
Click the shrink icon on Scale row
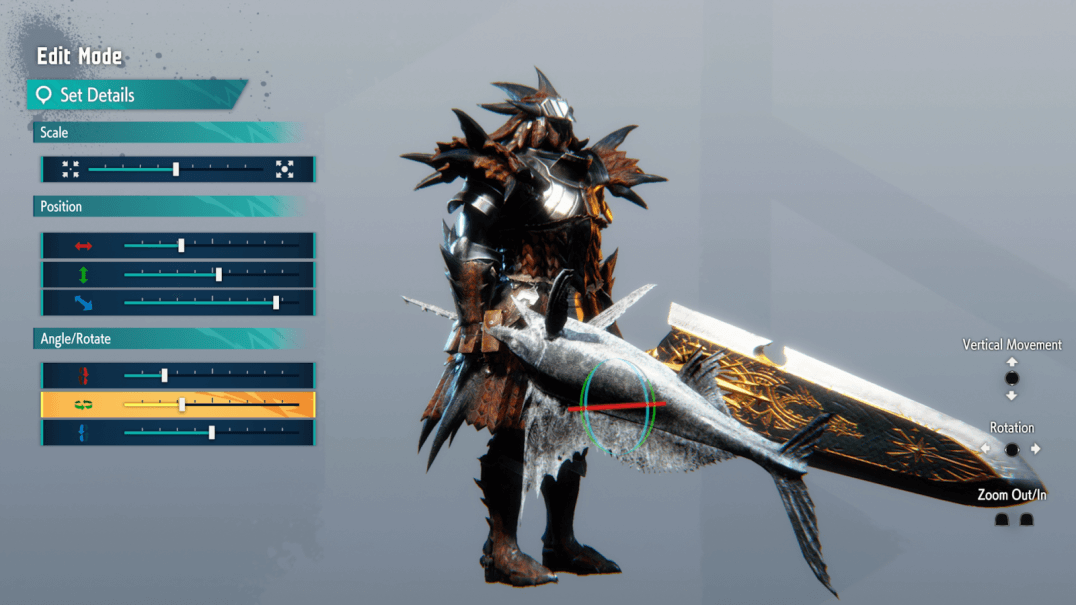coord(70,169)
